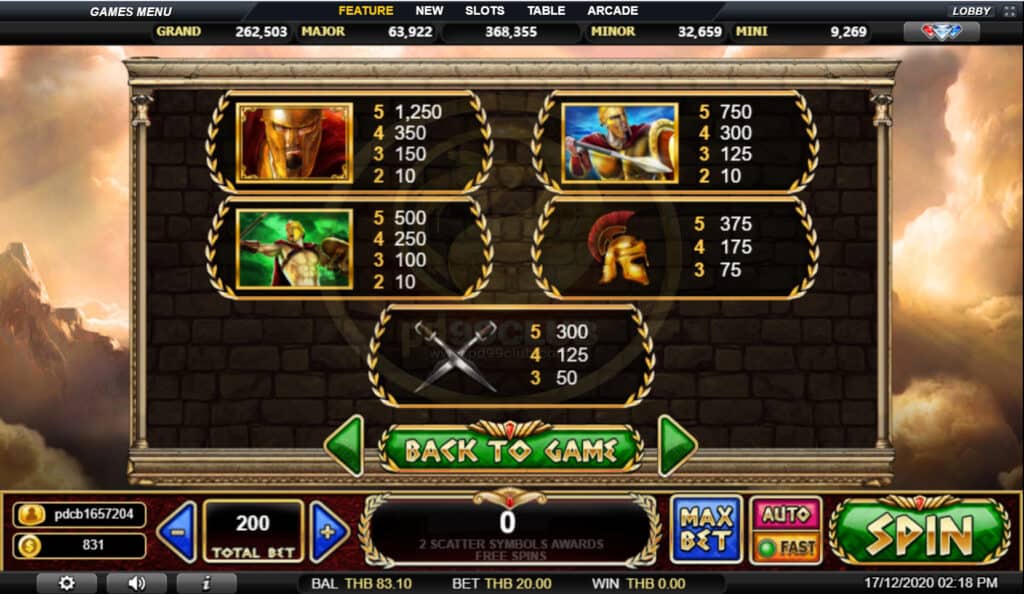Toggle Fast spin mode

pos(785,547)
